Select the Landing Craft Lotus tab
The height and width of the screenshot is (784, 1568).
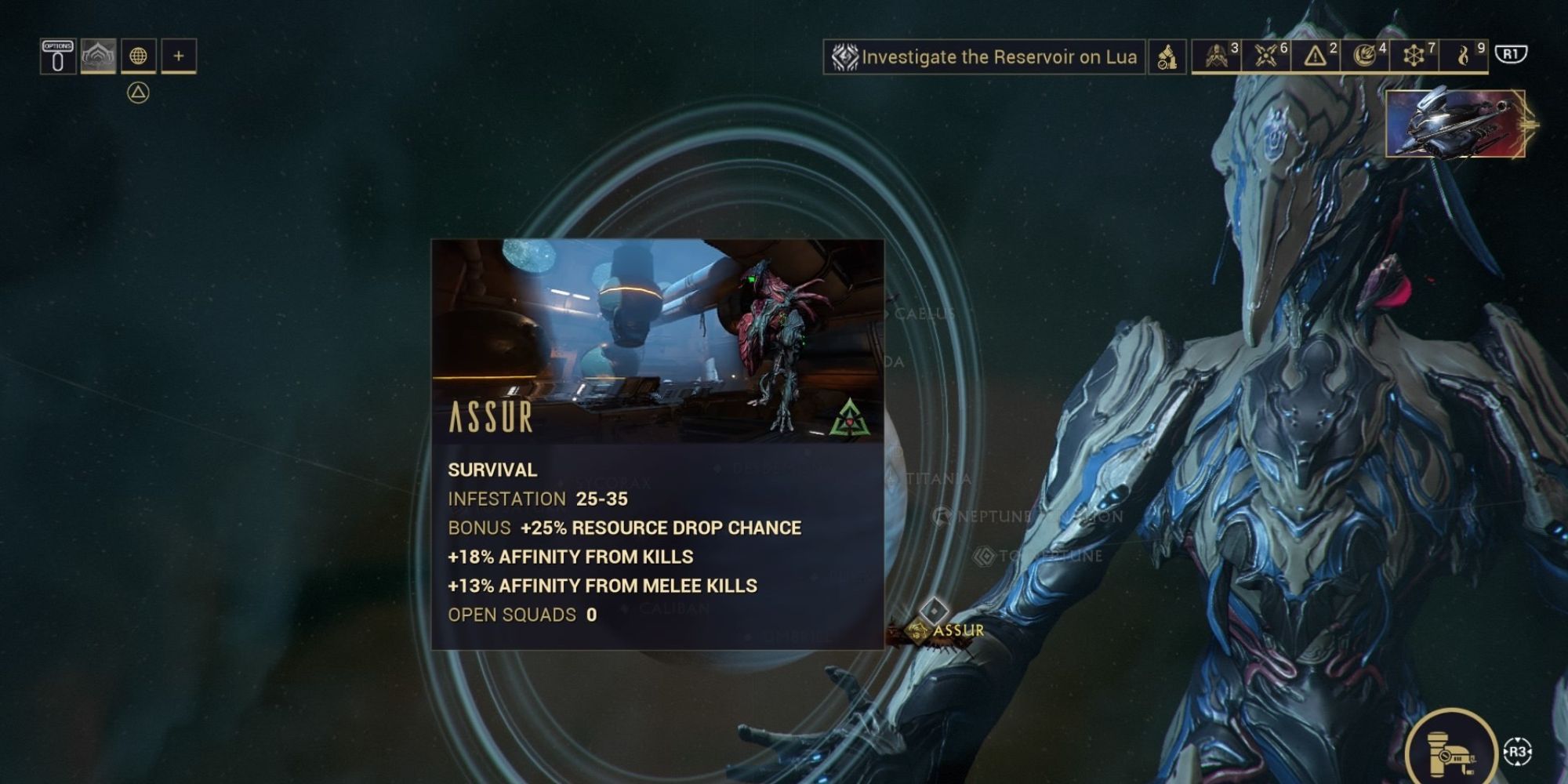pos(97,56)
